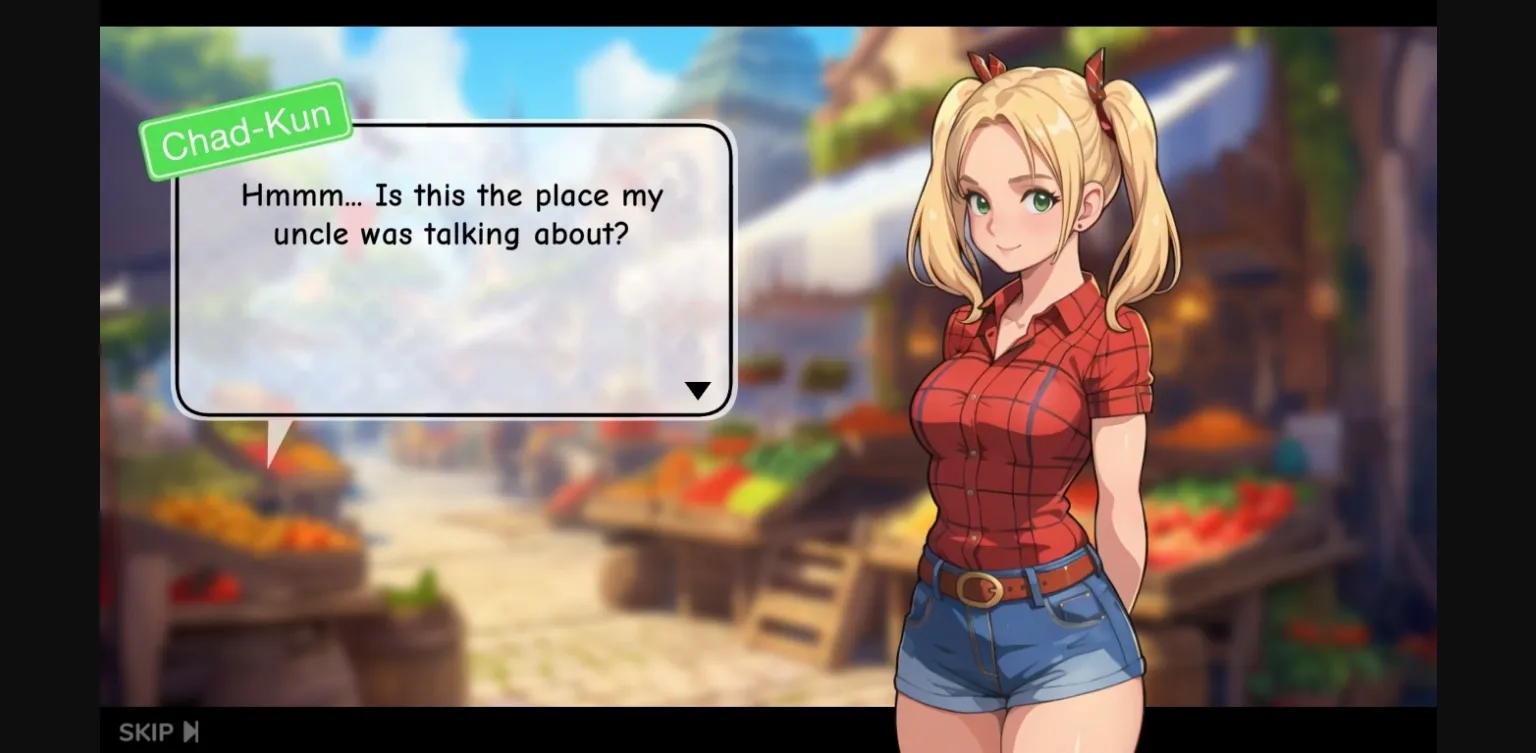Click the dialogue text to advance

[x=452, y=215]
